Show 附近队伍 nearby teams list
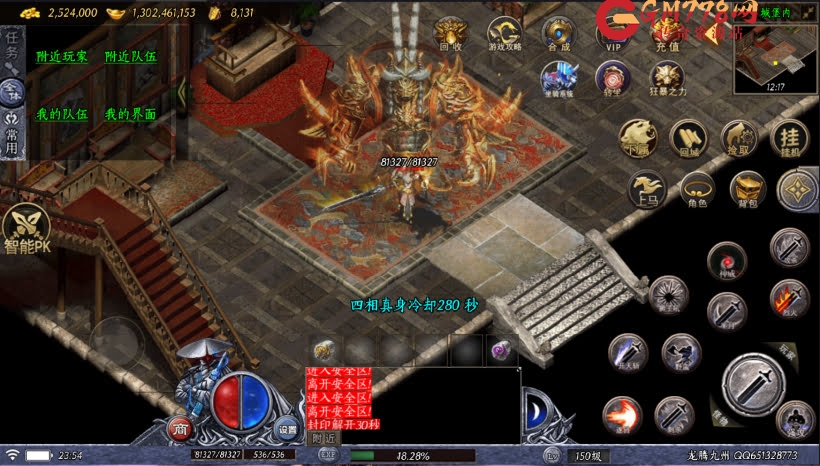 pos(130,57)
